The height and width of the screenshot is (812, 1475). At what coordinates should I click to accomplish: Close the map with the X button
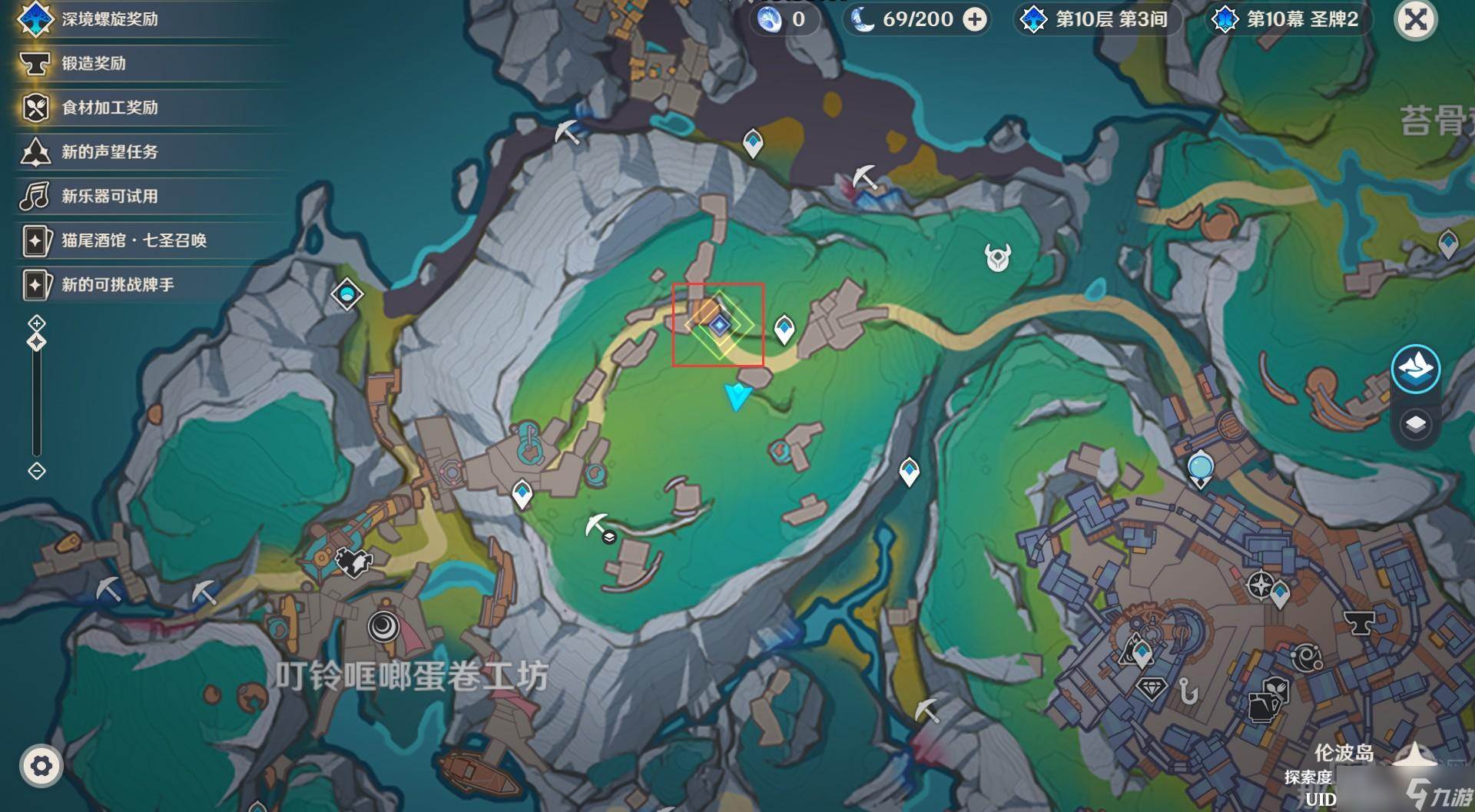(1415, 20)
